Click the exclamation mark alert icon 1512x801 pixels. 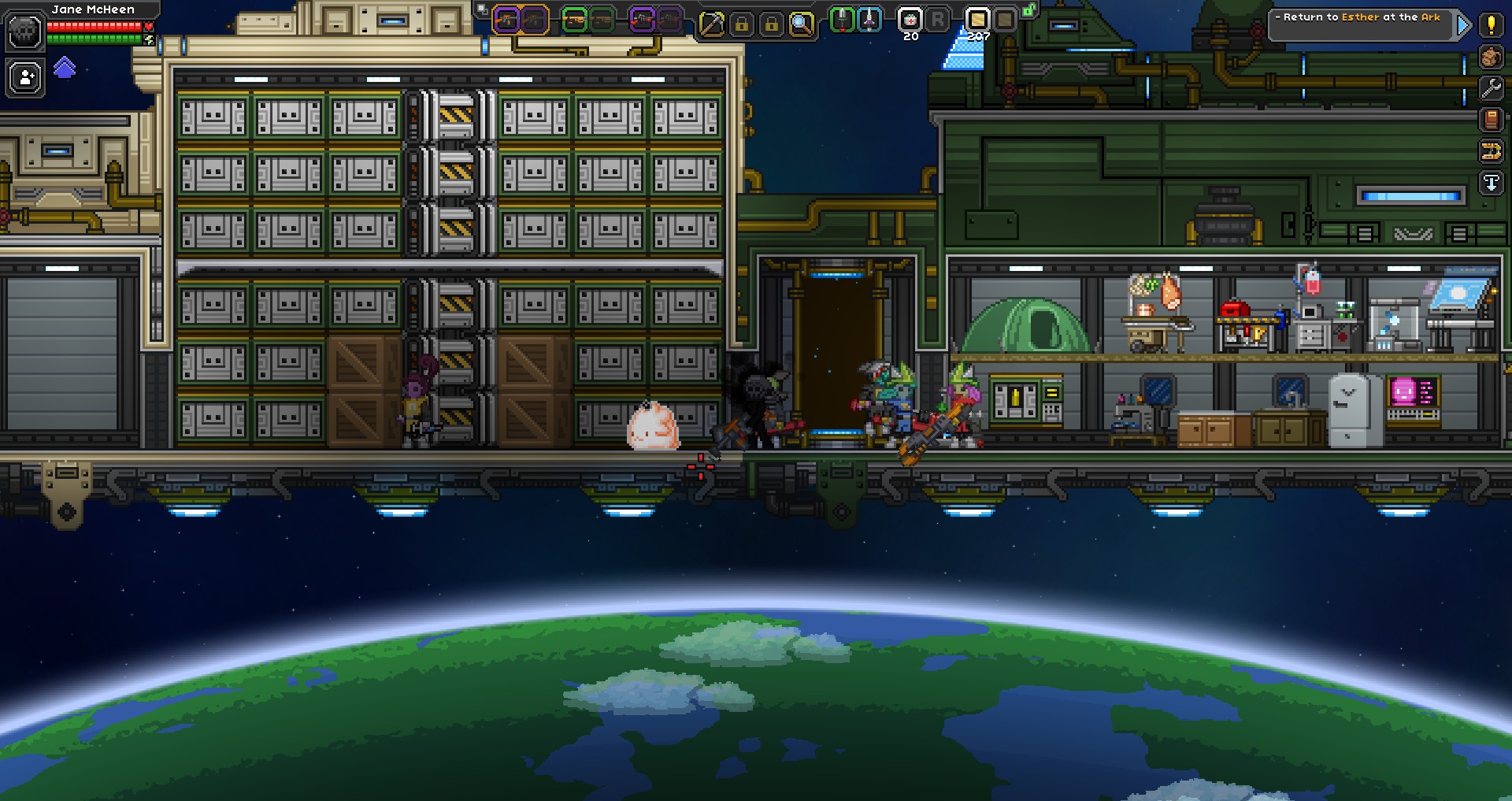tap(1491, 24)
